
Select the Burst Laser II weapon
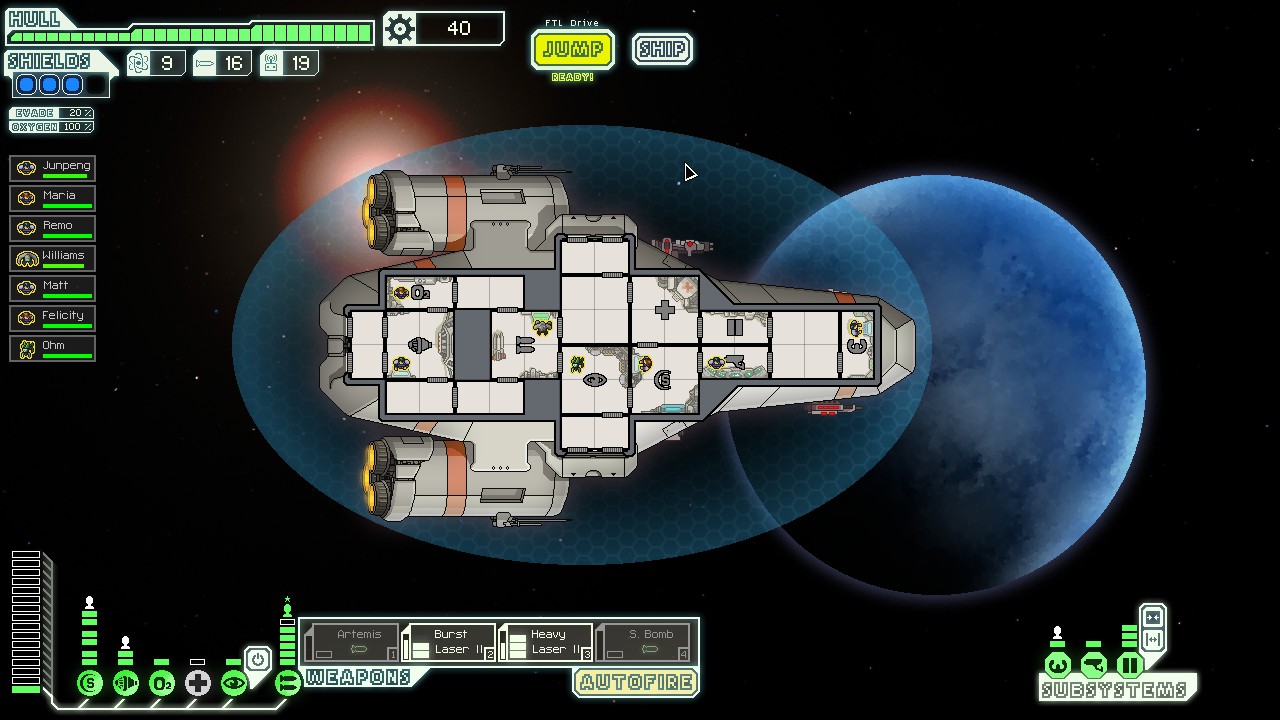point(449,642)
